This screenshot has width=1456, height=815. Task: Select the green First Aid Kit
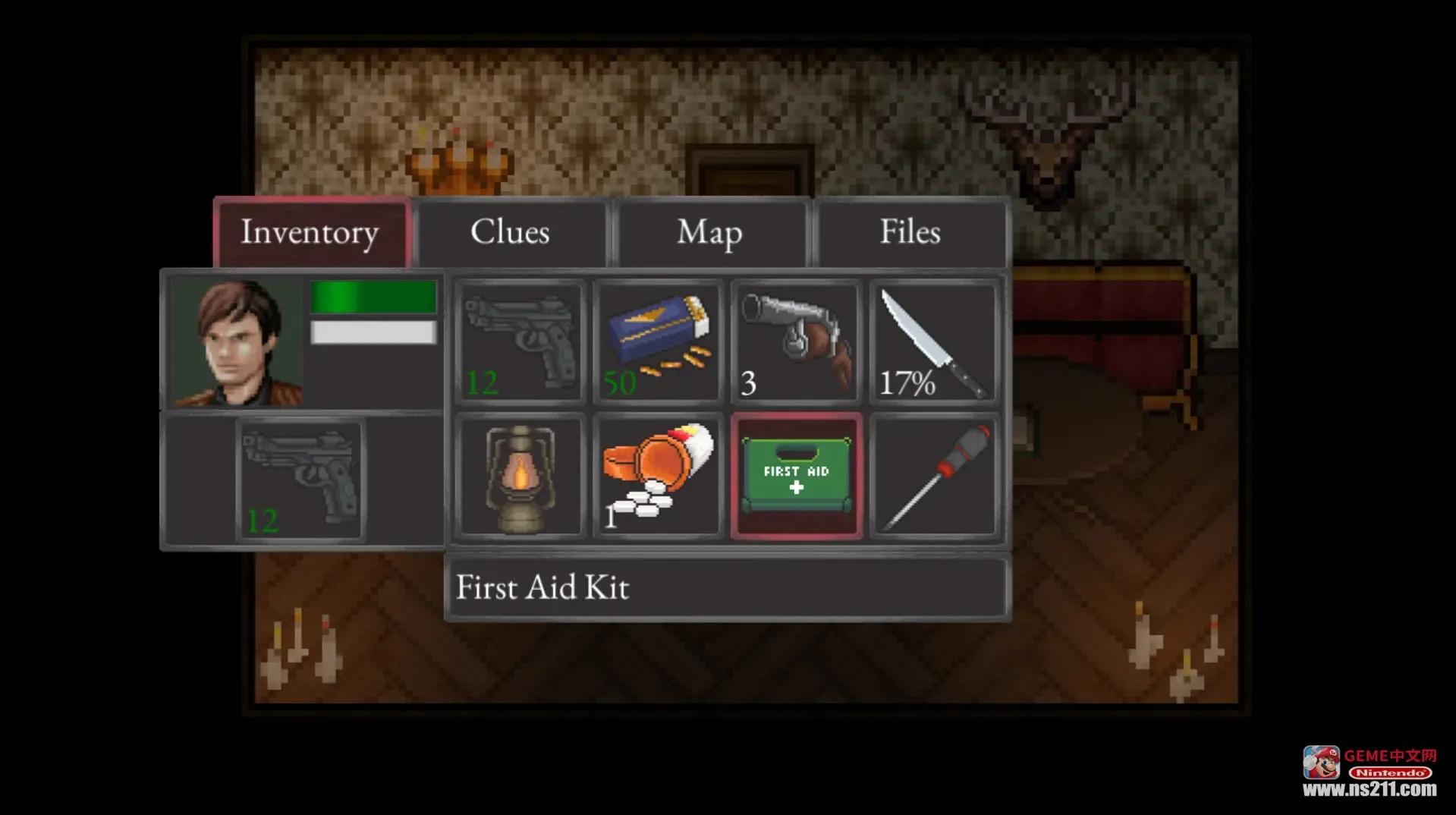pos(796,477)
